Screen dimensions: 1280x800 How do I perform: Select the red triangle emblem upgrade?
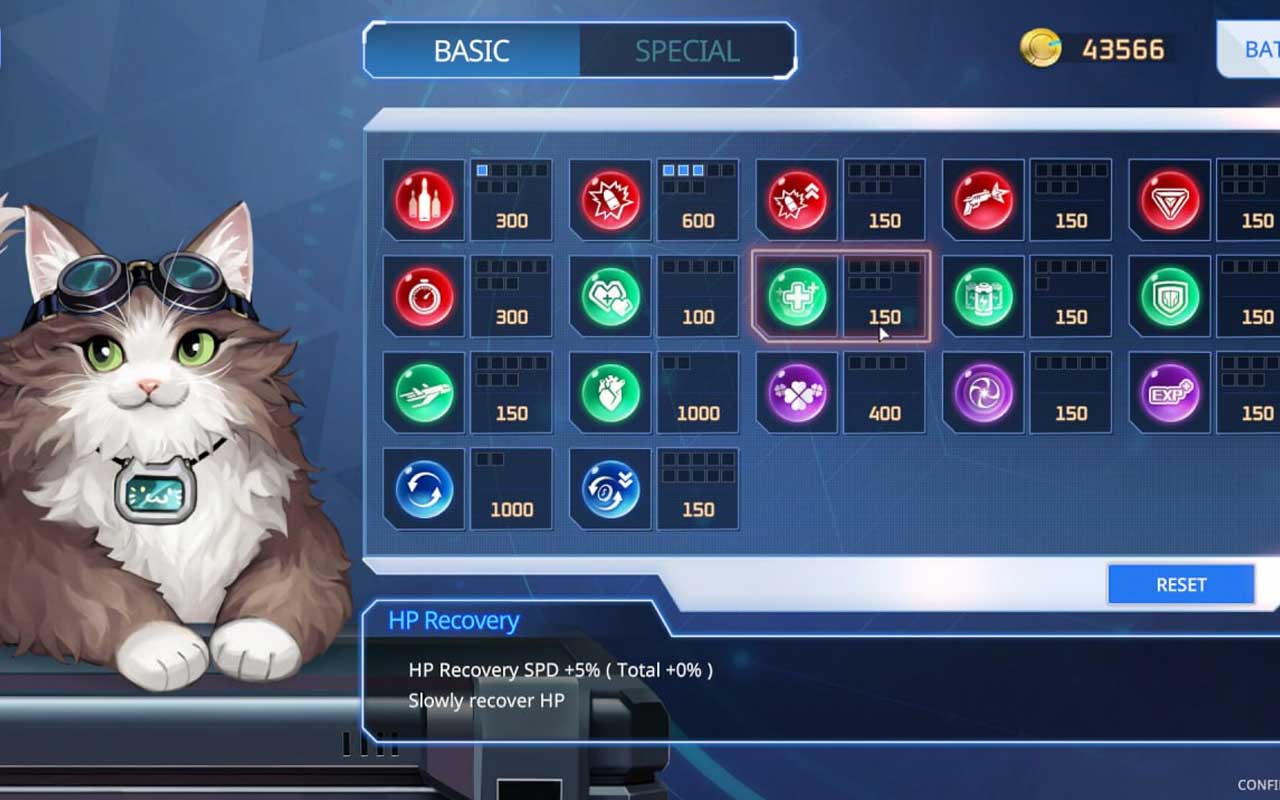point(1170,201)
